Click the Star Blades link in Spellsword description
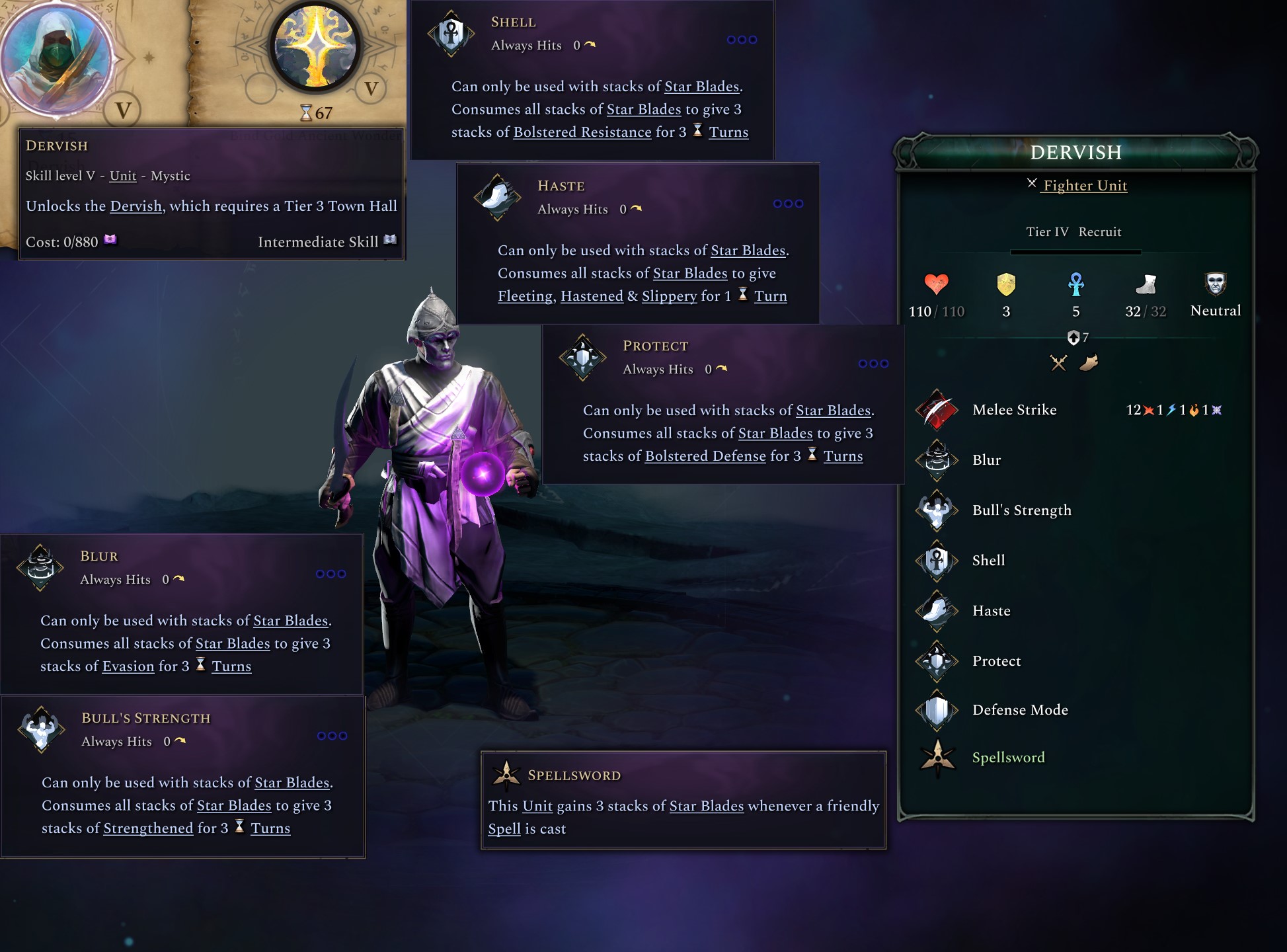The height and width of the screenshot is (952, 1287). pyautogui.click(x=706, y=806)
